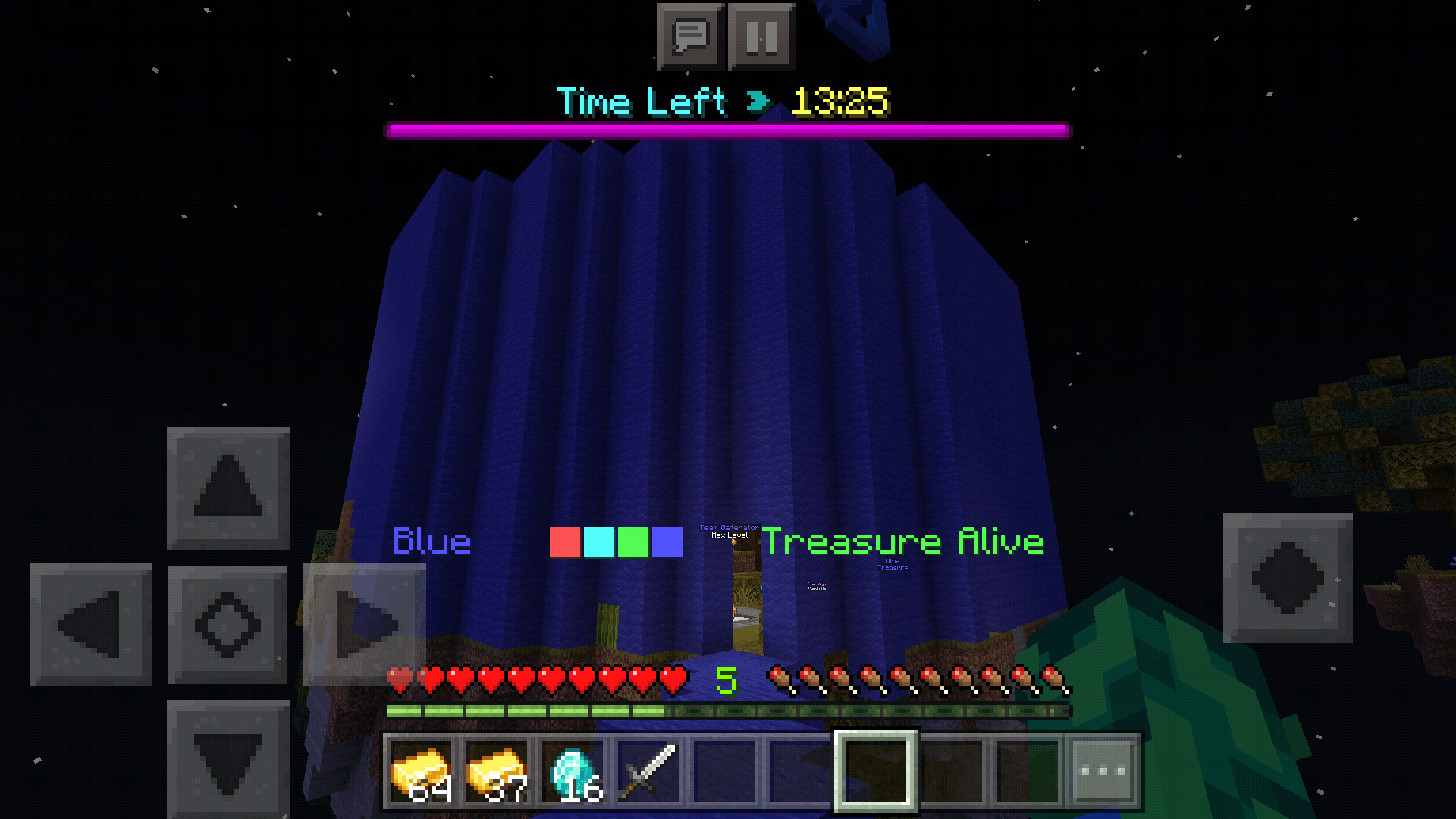This screenshot has width=1456, height=819.
Task: Tap the pause button
Action: coord(761,35)
